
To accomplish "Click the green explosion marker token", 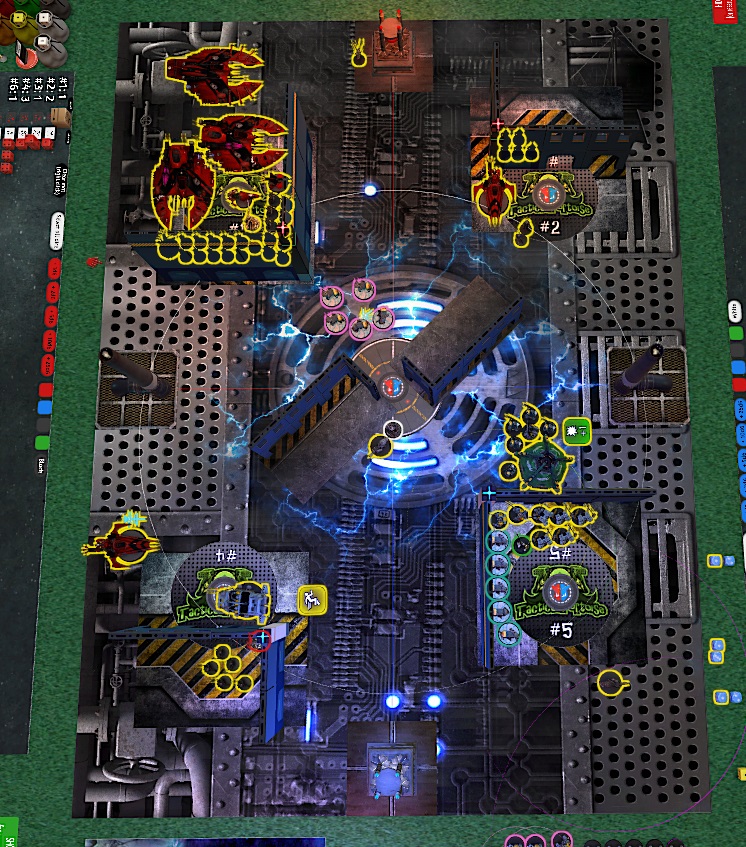I will coord(576,431).
